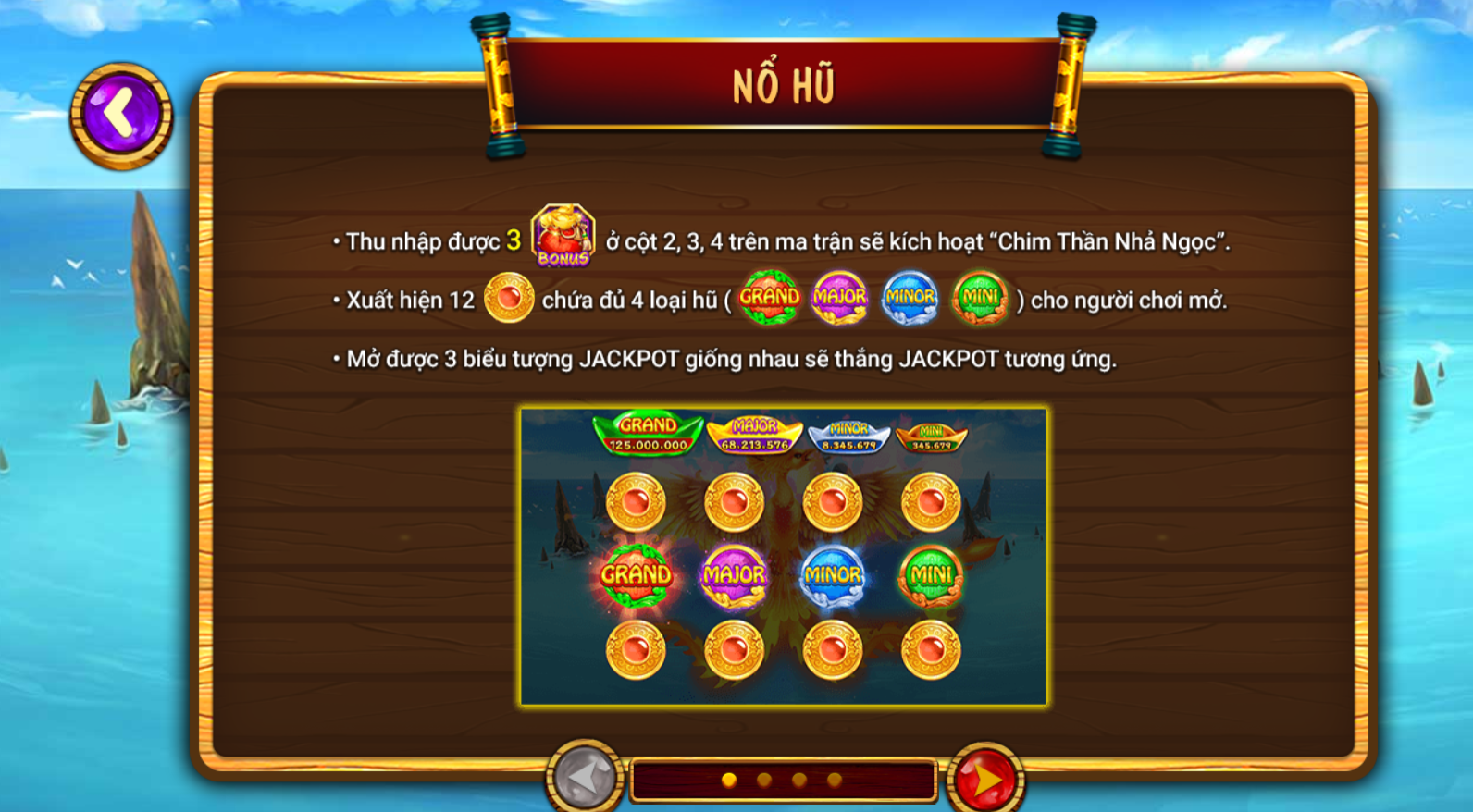Viewport: 1473px width, 812px height.
Task: Select the green GRAND jackpot icon in parentheses
Action: [771, 298]
